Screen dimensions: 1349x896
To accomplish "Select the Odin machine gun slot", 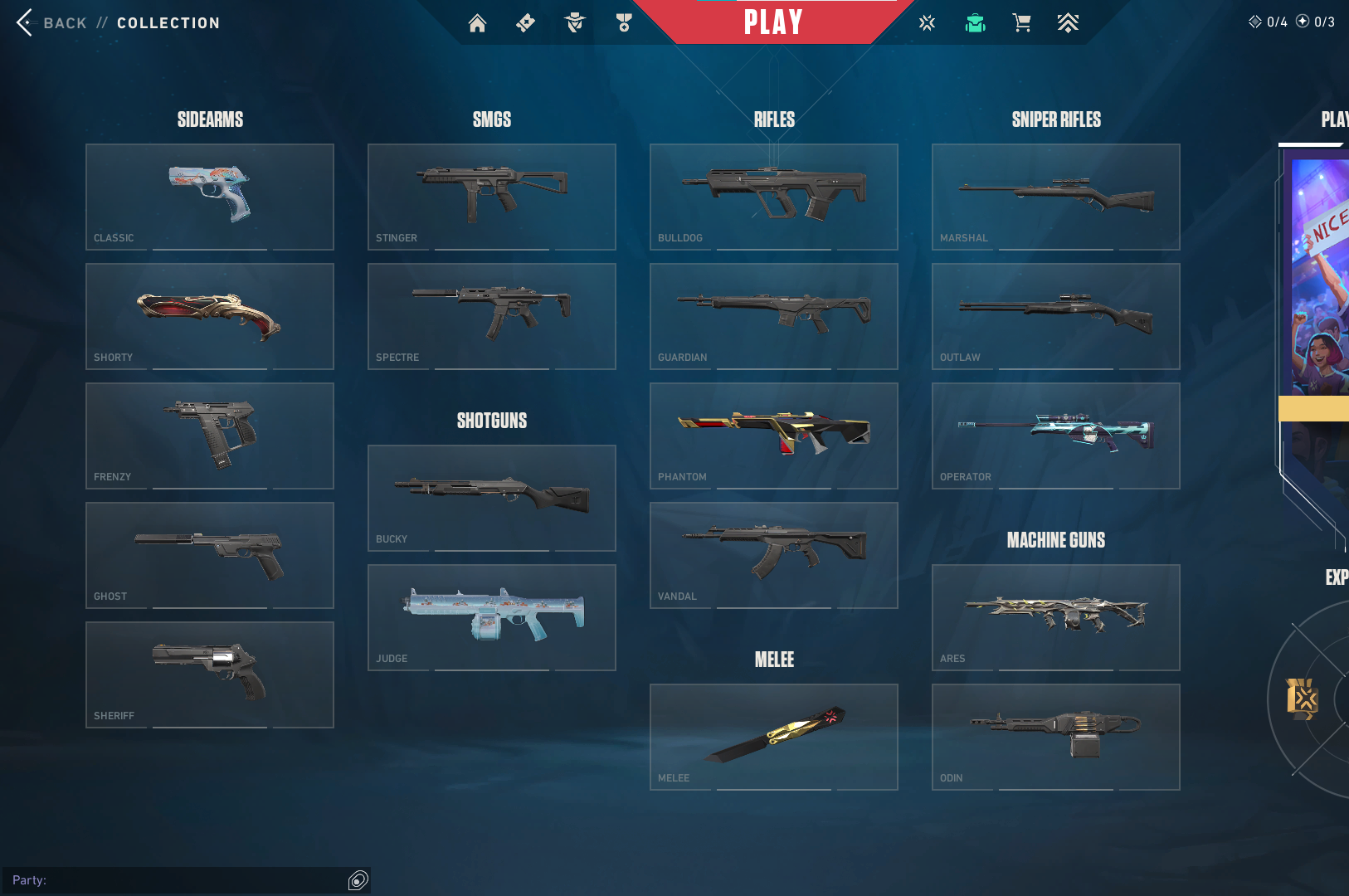I will 1056,737.
